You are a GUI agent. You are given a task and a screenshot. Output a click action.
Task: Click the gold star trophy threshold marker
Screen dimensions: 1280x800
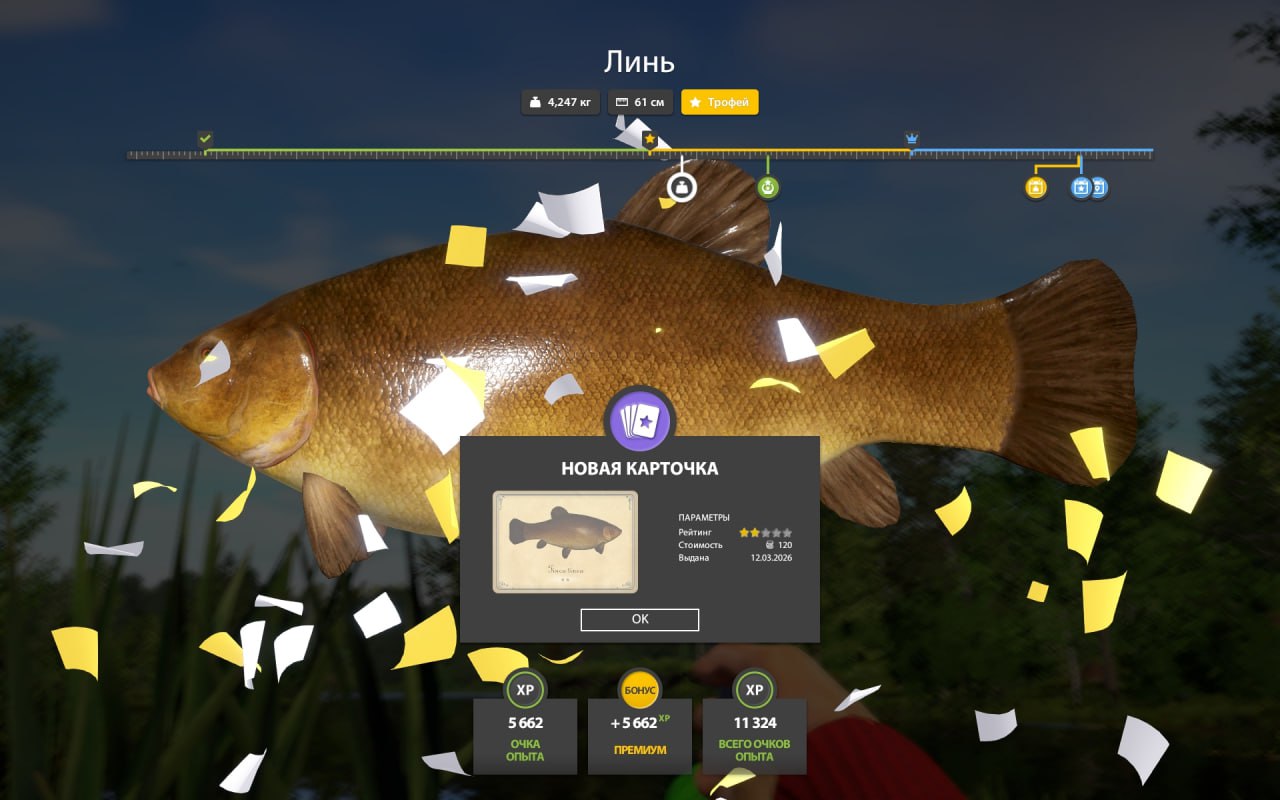[650, 139]
